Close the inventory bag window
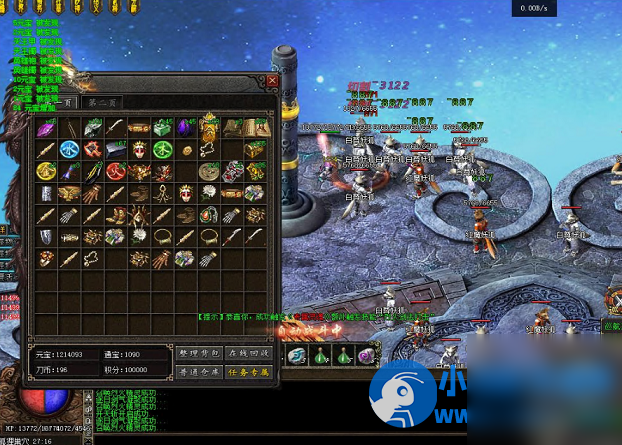Screen dimensions: 622x445 coord(272,81)
